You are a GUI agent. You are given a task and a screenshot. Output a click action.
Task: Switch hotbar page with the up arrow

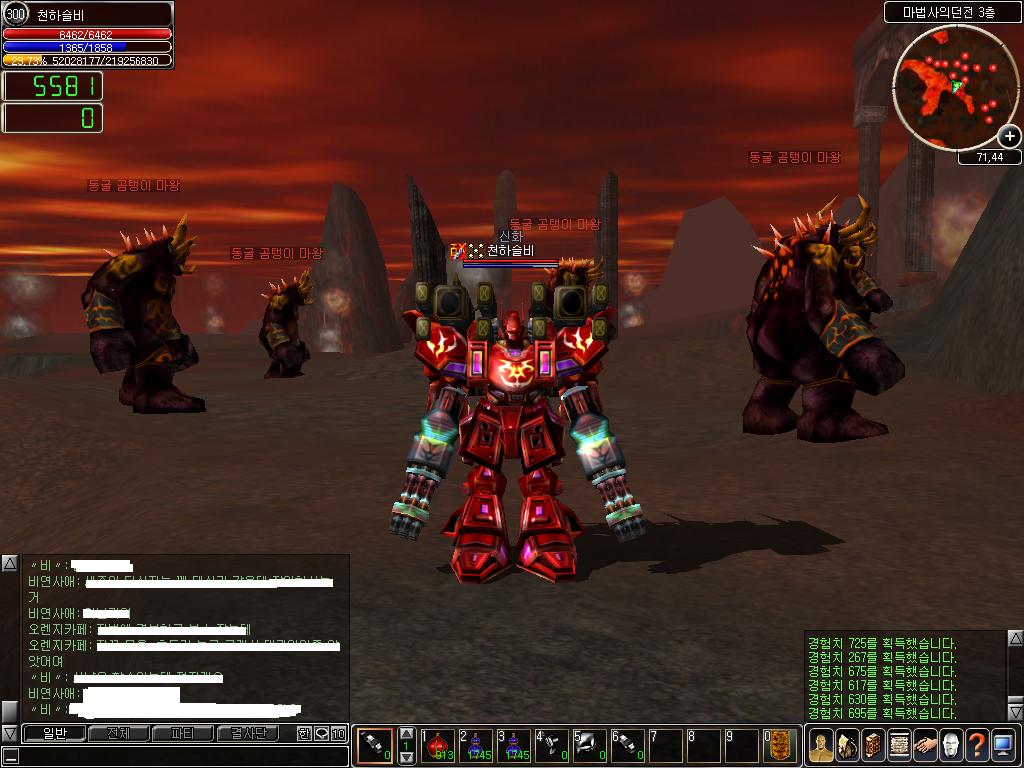point(406,733)
